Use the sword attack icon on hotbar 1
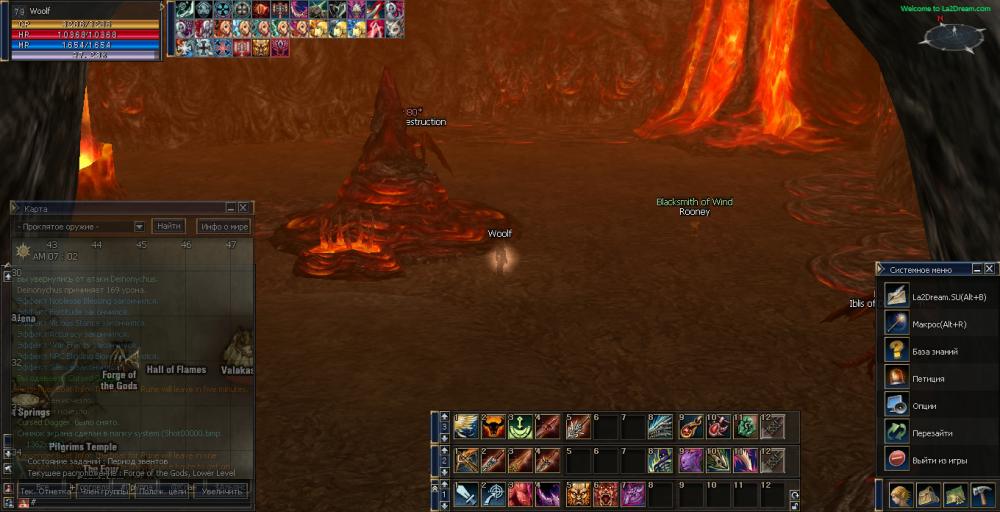 pos(465,494)
